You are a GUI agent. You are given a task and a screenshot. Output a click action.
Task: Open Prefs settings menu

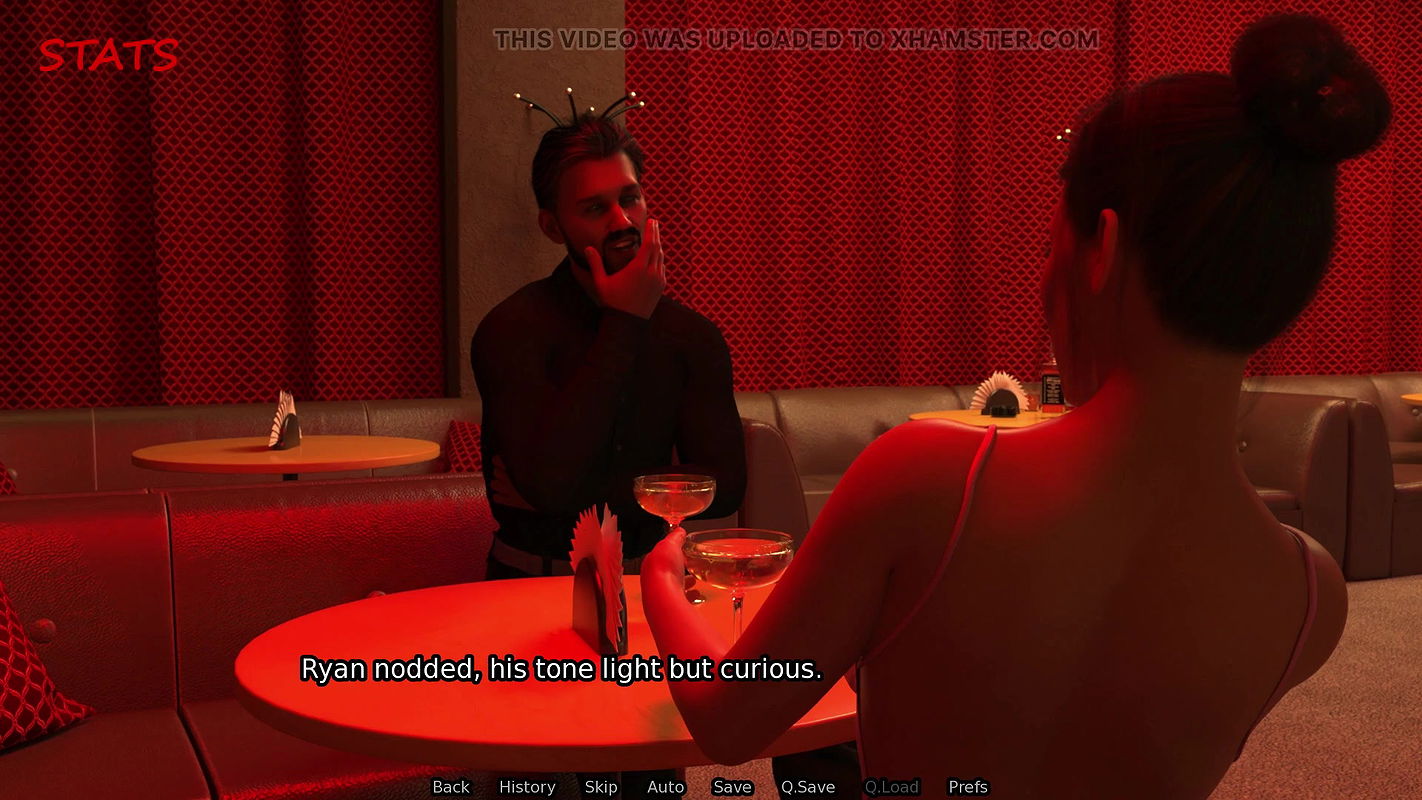click(967, 787)
